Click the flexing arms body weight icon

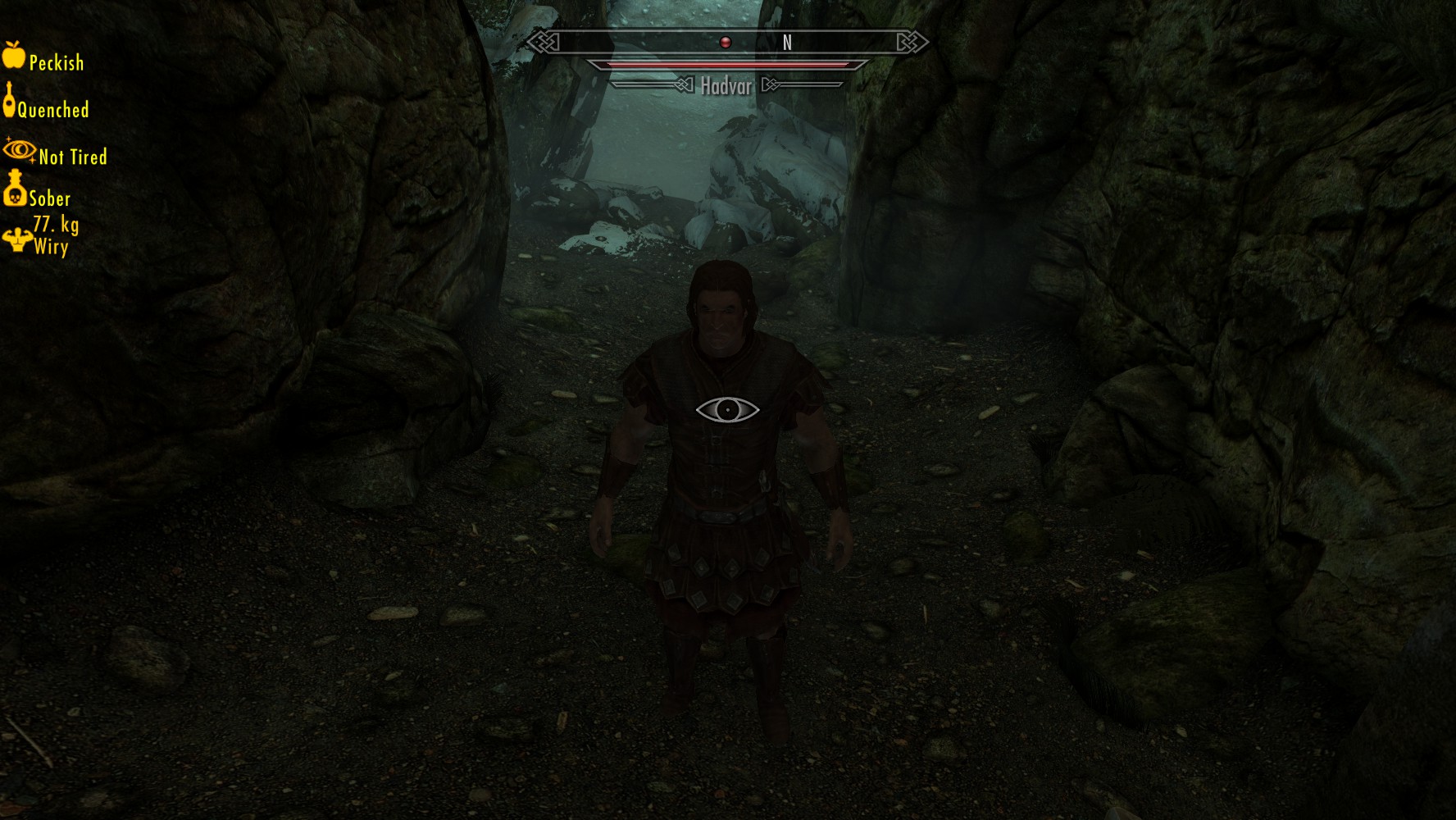pos(16,239)
